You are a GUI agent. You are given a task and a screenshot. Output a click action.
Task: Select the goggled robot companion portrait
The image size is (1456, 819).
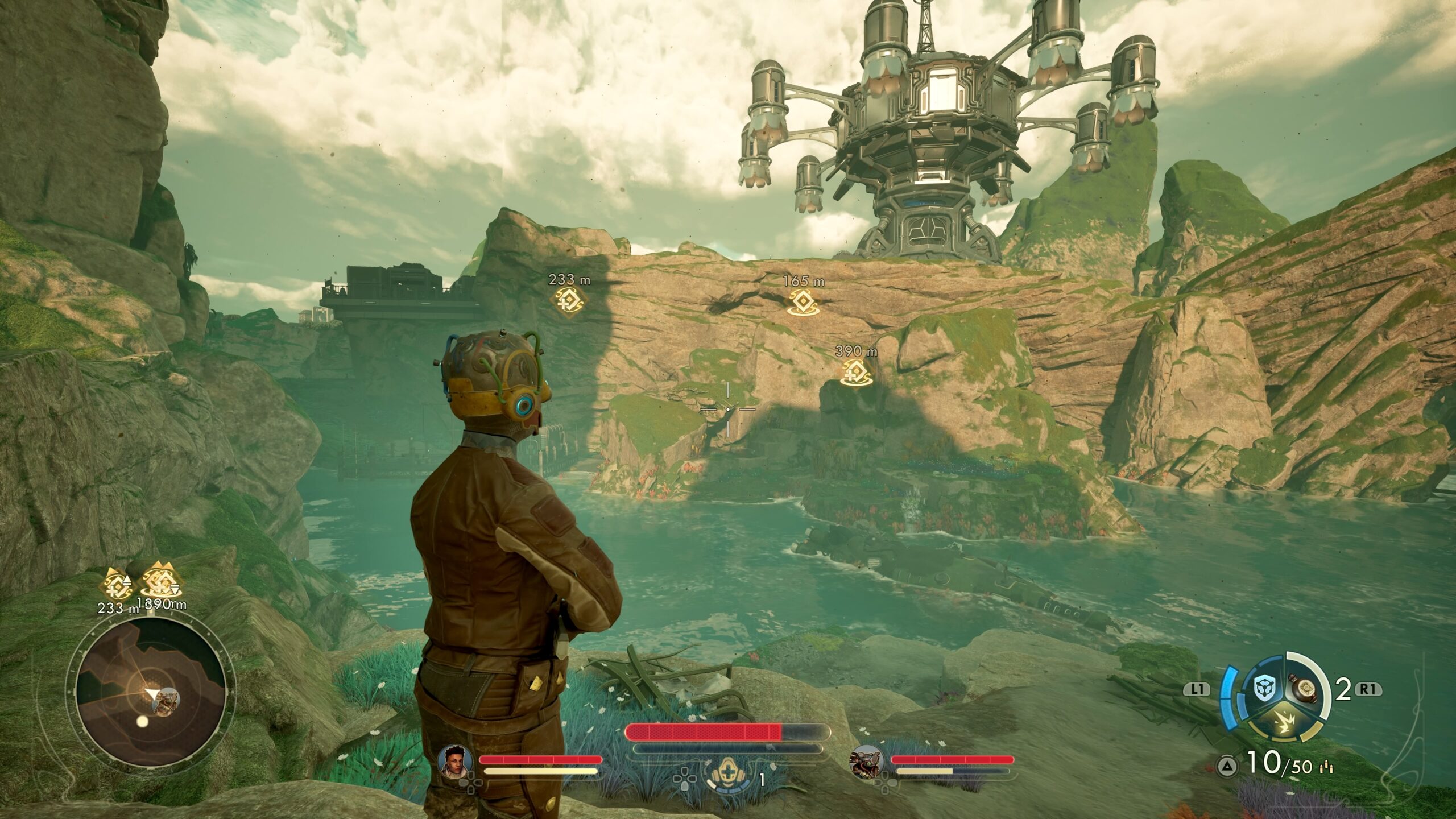[864, 762]
